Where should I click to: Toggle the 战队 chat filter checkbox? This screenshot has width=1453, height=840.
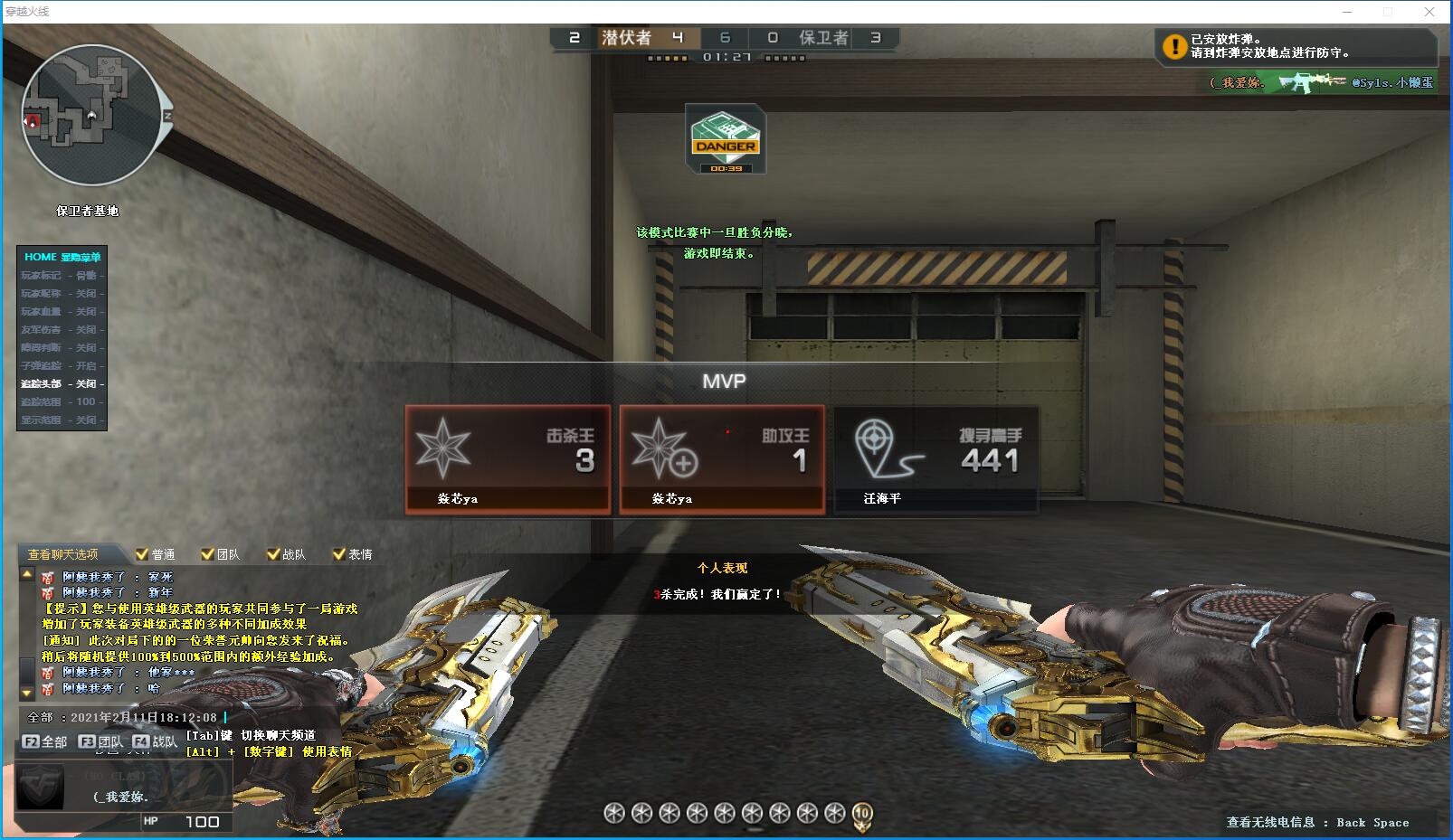273,554
